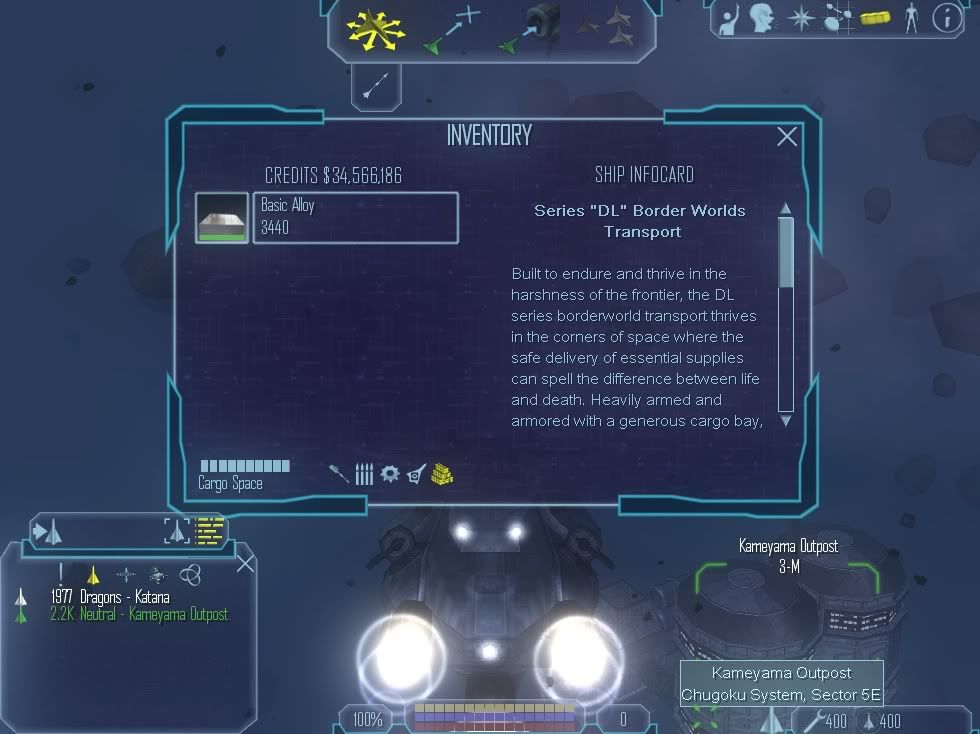The width and height of the screenshot is (980, 734).
Task: Show the weapons inventory filter
Action: tap(340, 473)
